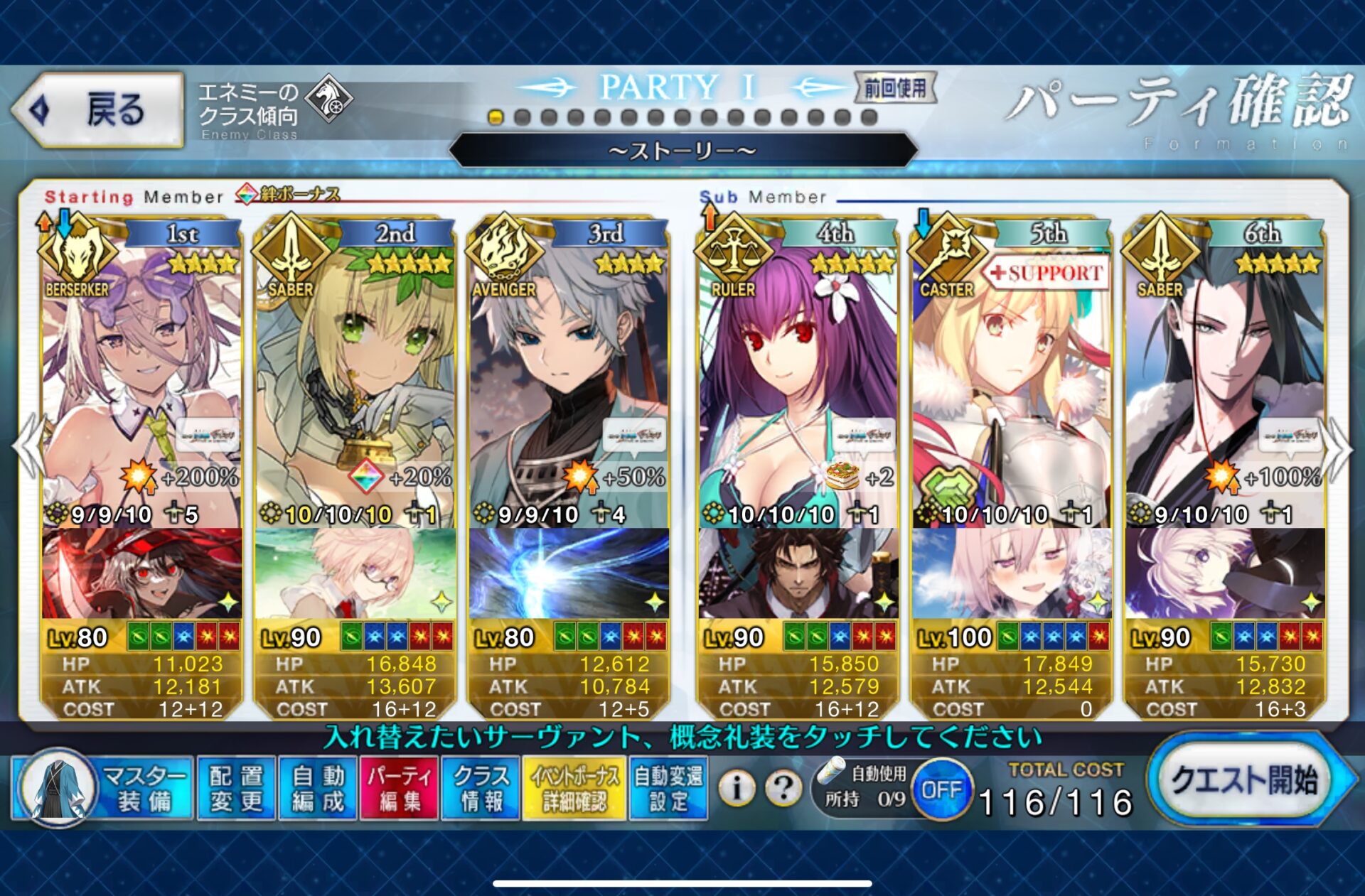Screen dimensions: 1365x896
Task: Choose 自動編成 auto formation
Action: pos(318,789)
